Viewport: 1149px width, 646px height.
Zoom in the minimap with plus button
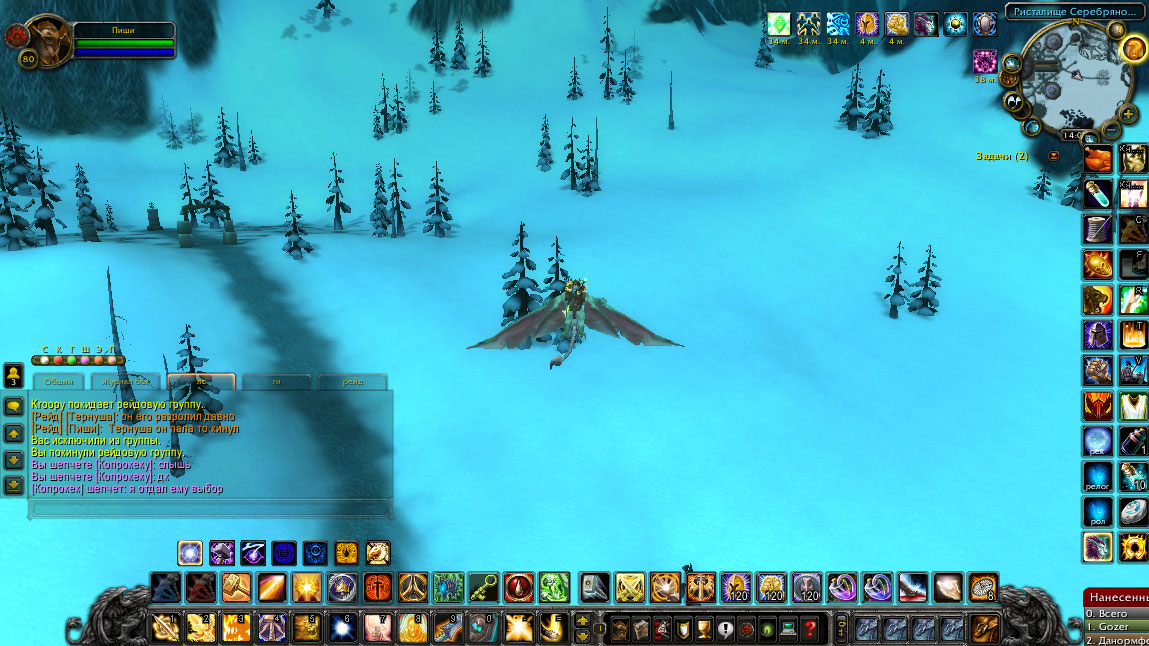1128,114
